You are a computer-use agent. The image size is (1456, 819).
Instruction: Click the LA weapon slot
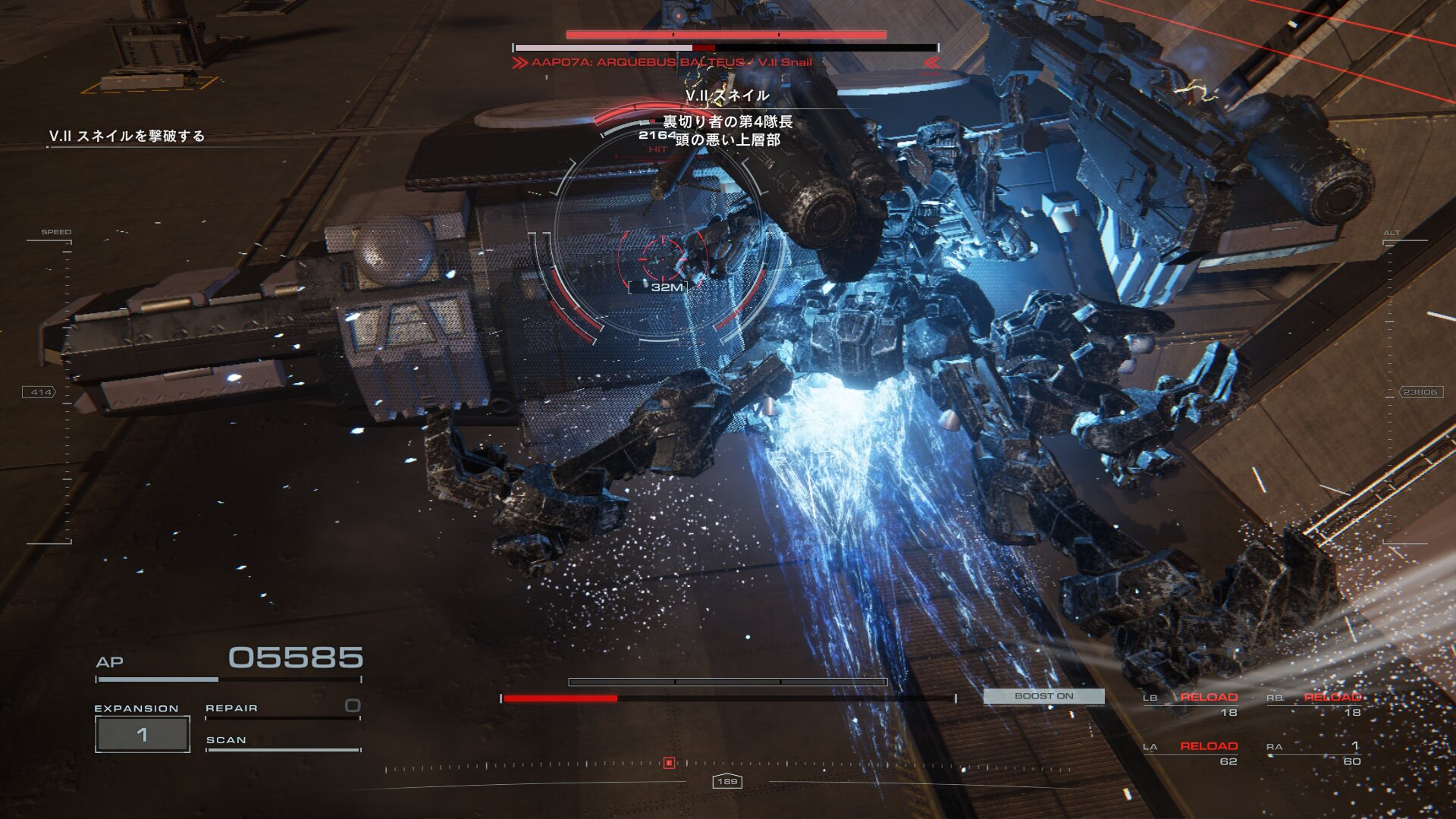[1191, 753]
